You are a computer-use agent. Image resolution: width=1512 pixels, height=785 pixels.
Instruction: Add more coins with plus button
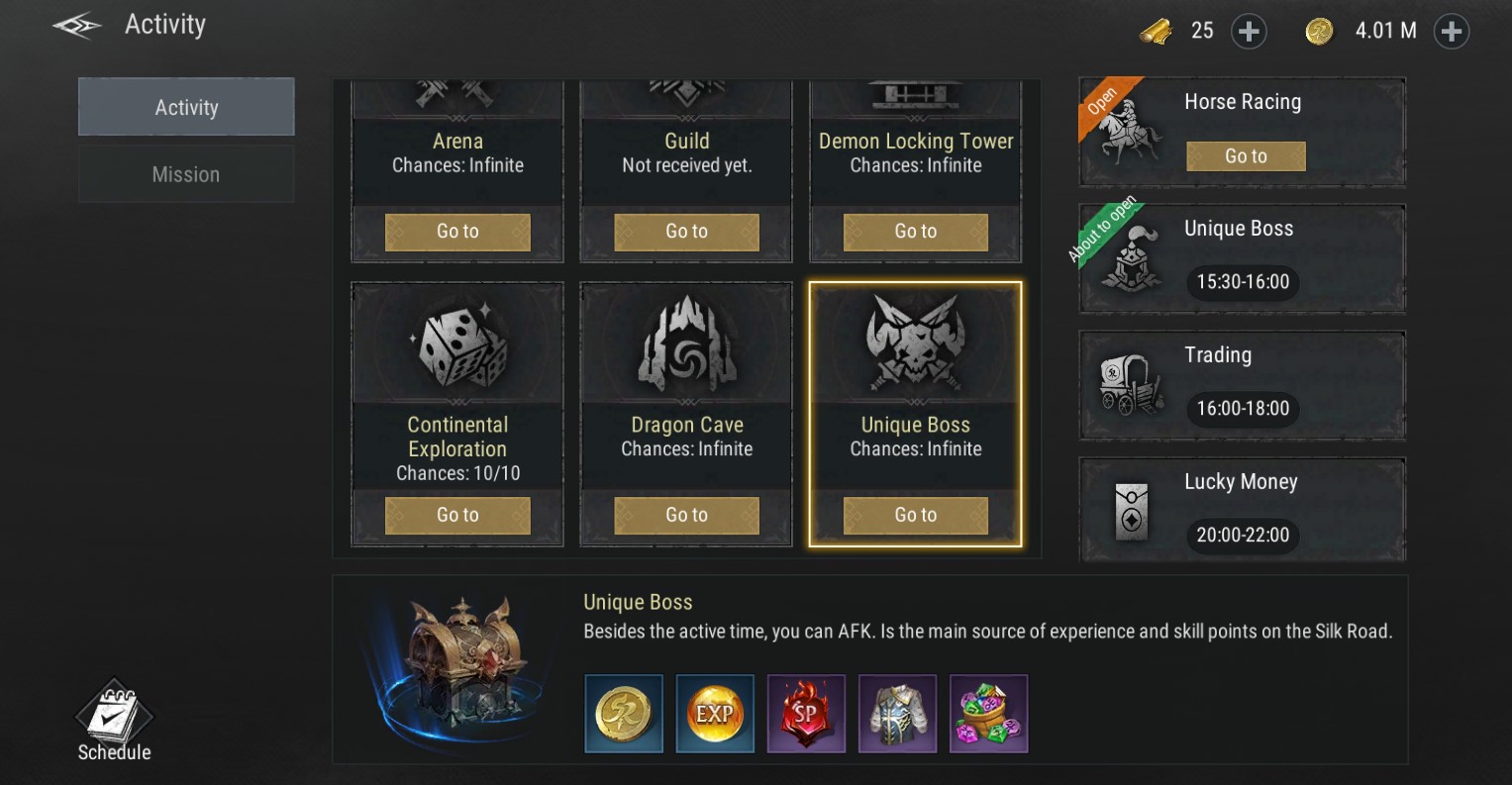[1451, 32]
